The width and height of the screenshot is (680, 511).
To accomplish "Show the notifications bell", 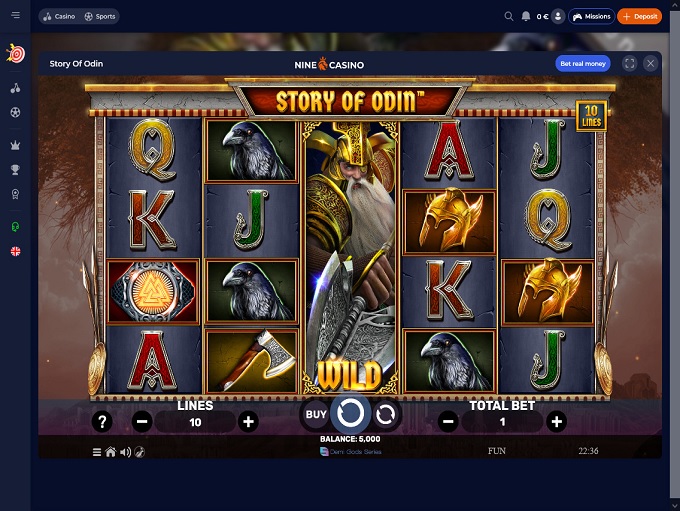I will click(526, 17).
